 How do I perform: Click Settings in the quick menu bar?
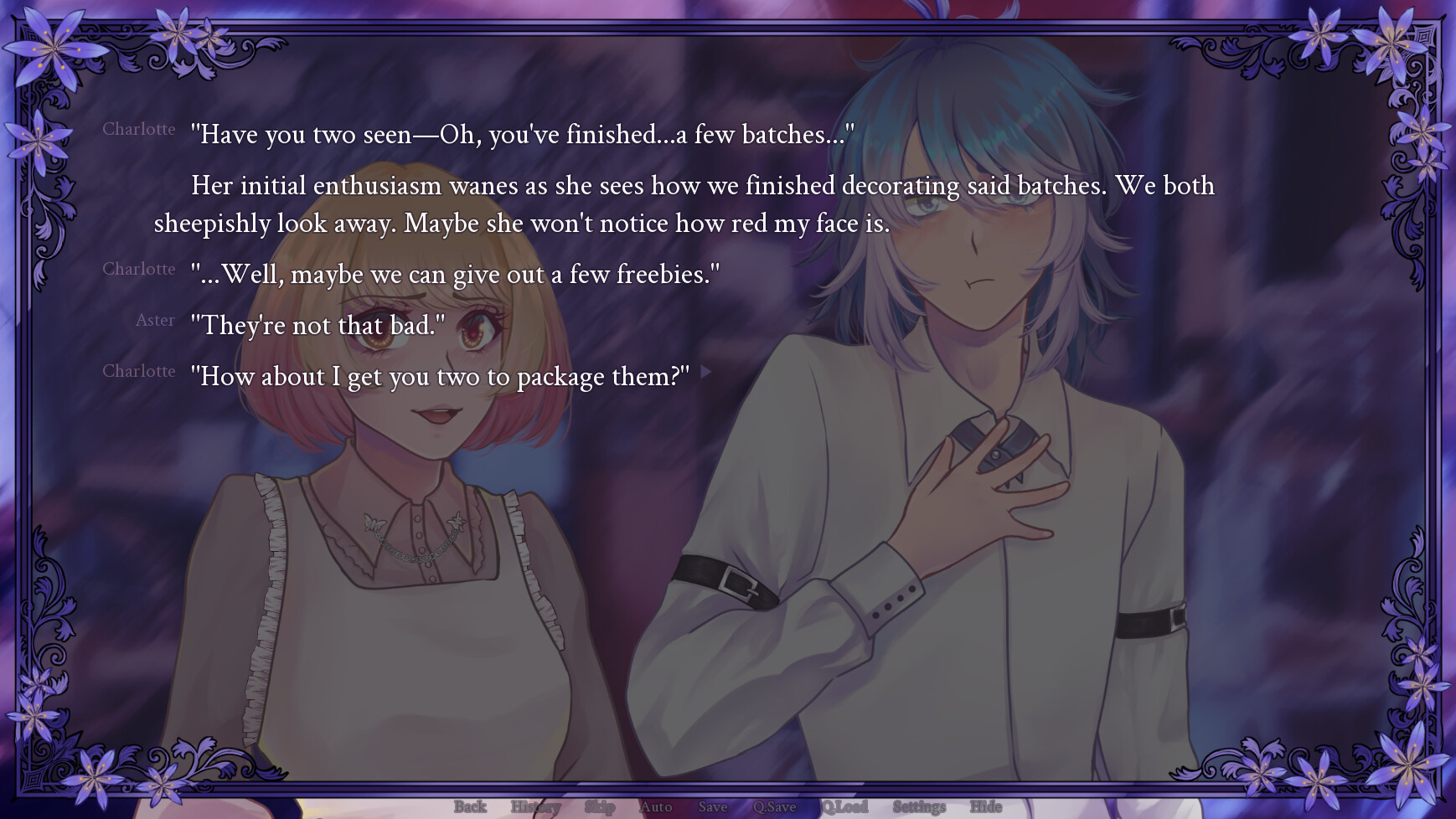[x=918, y=806]
